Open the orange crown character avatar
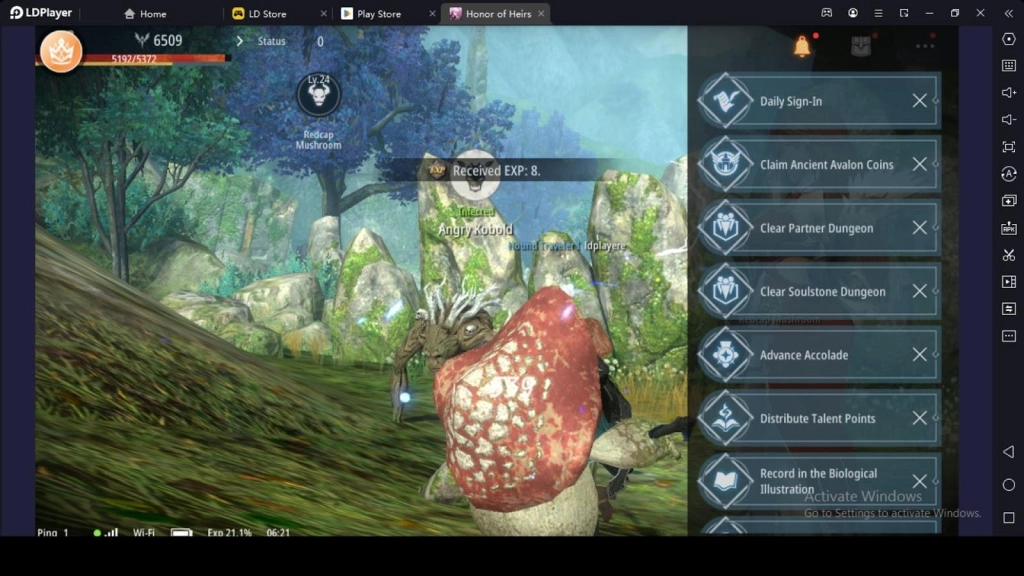 click(x=61, y=50)
